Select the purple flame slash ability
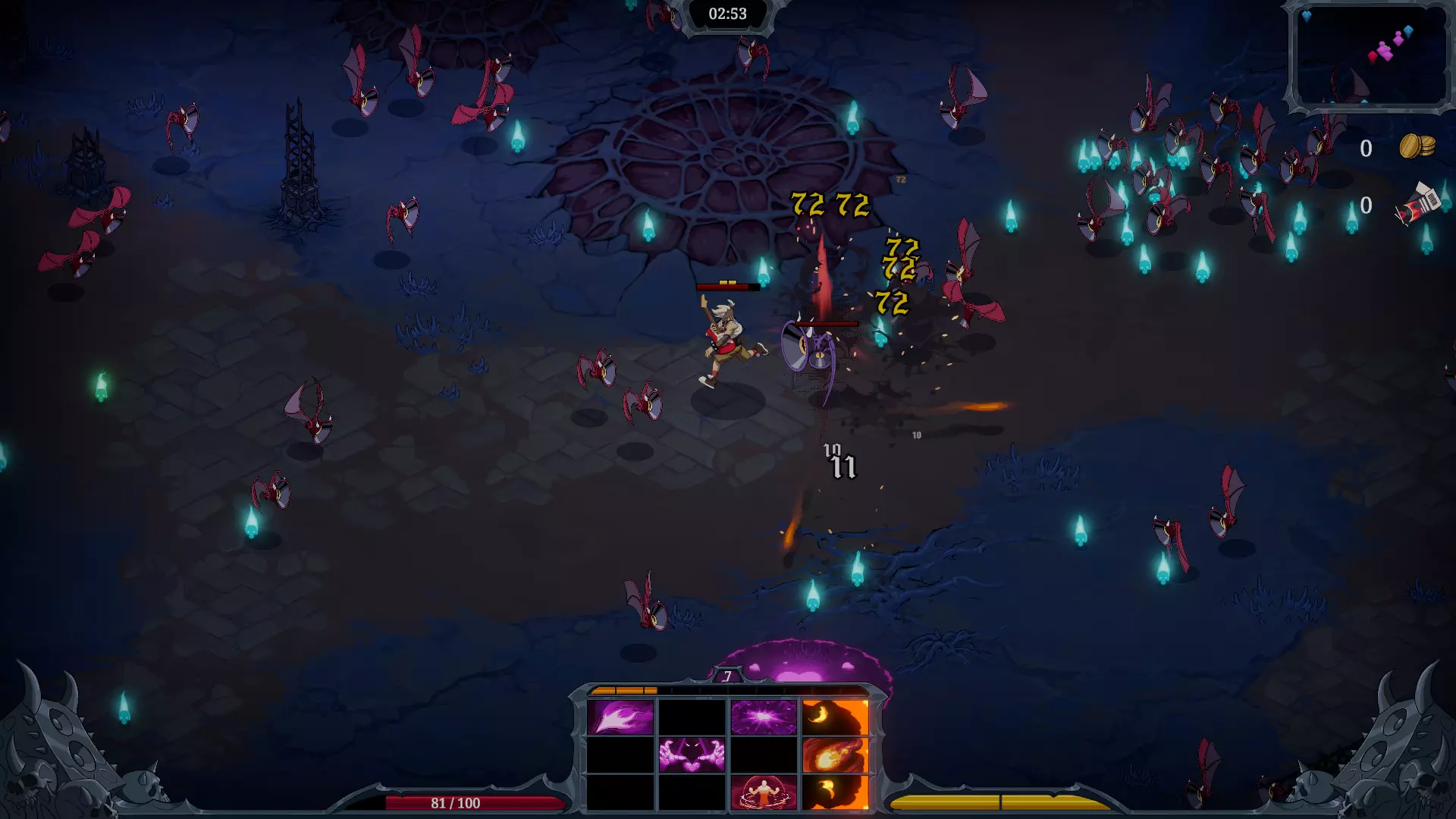Image resolution: width=1456 pixels, height=819 pixels. 620,717
